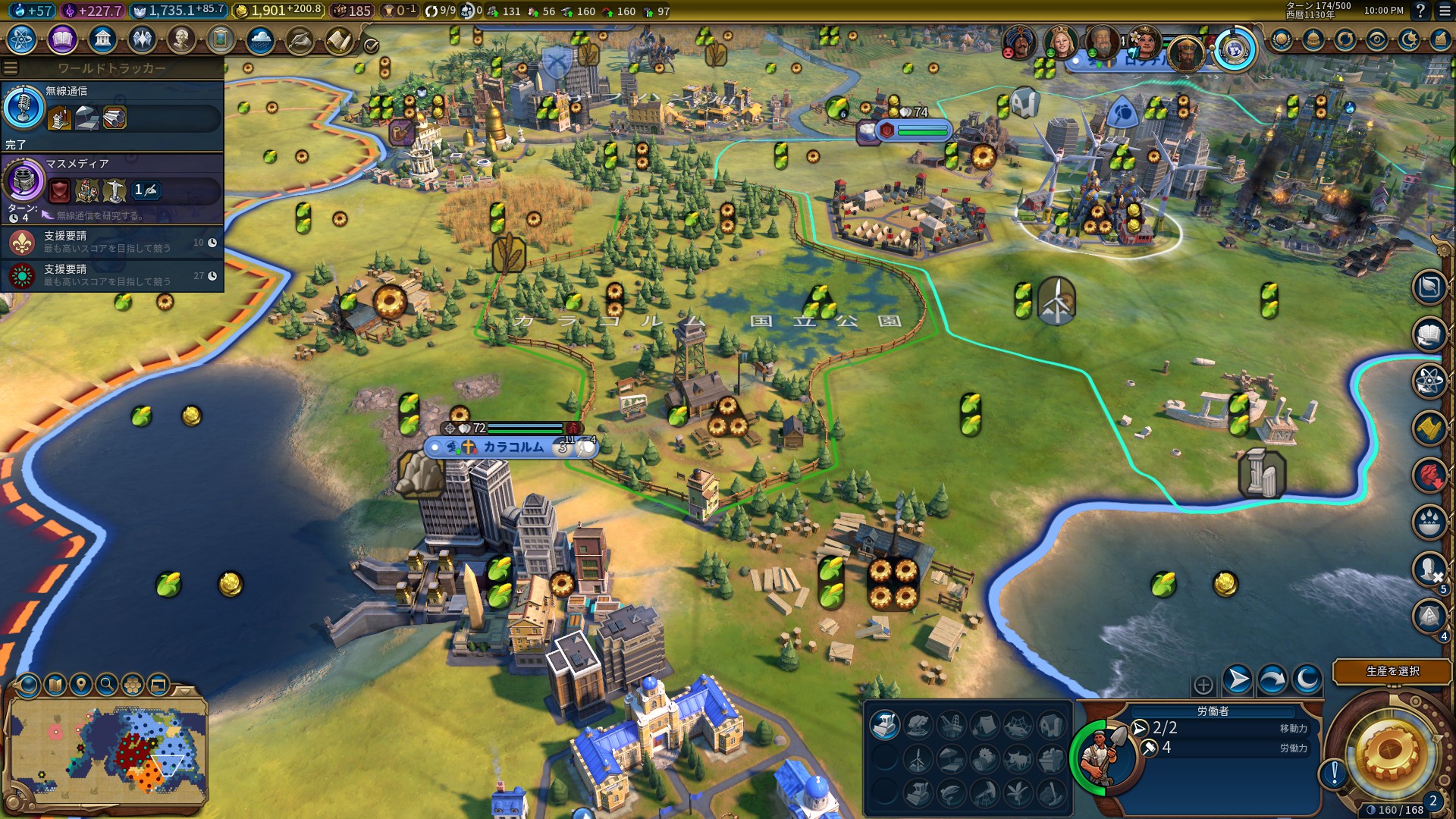Open the civics tree book icon
Viewport: 1456px width, 819px height.
(x=62, y=39)
